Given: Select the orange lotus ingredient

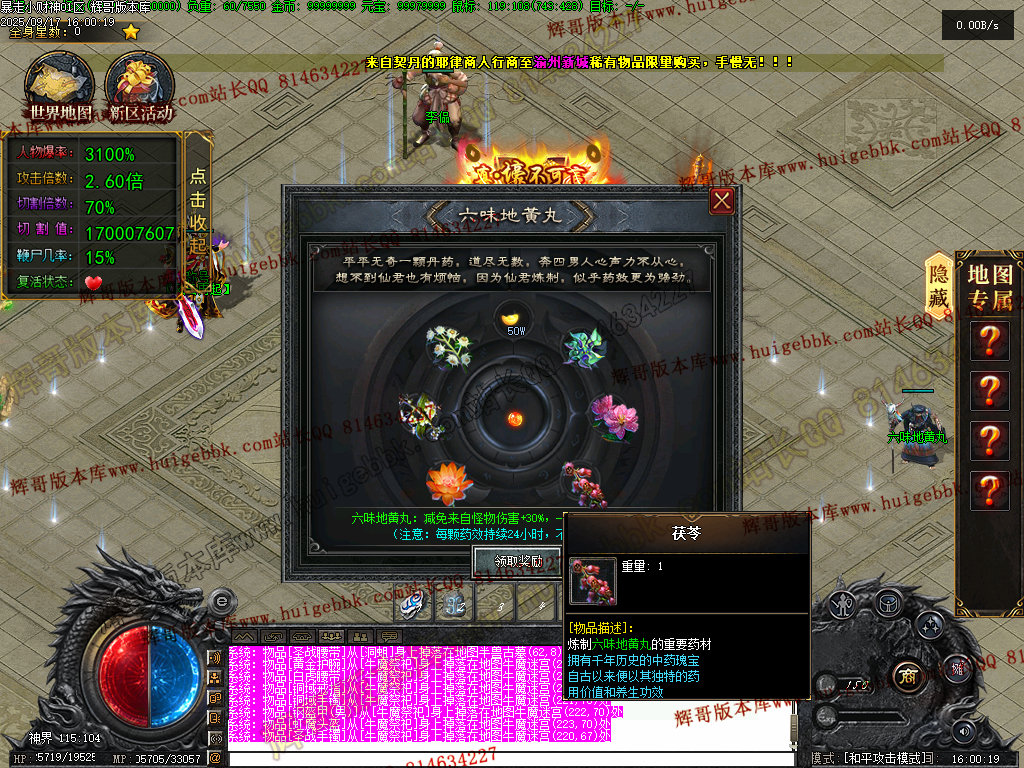Looking at the screenshot, I should click(x=449, y=483).
